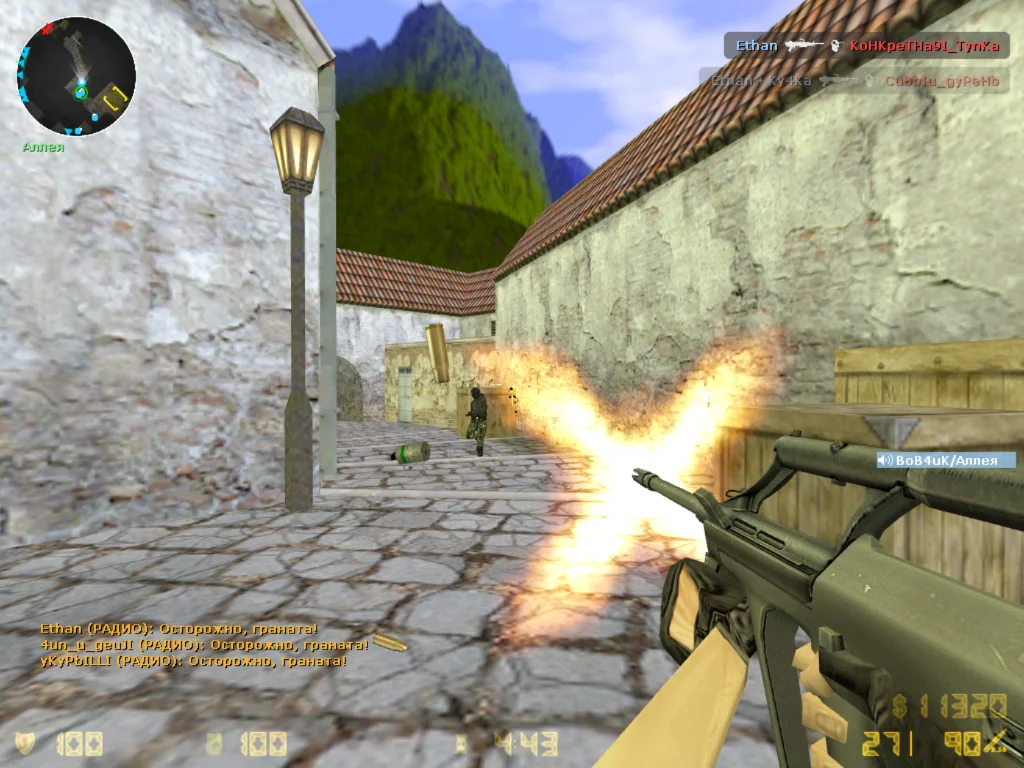The height and width of the screenshot is (768, 1024).
Task: Select yKyPbILLI's radio chat message
Action: click(193, 661)
